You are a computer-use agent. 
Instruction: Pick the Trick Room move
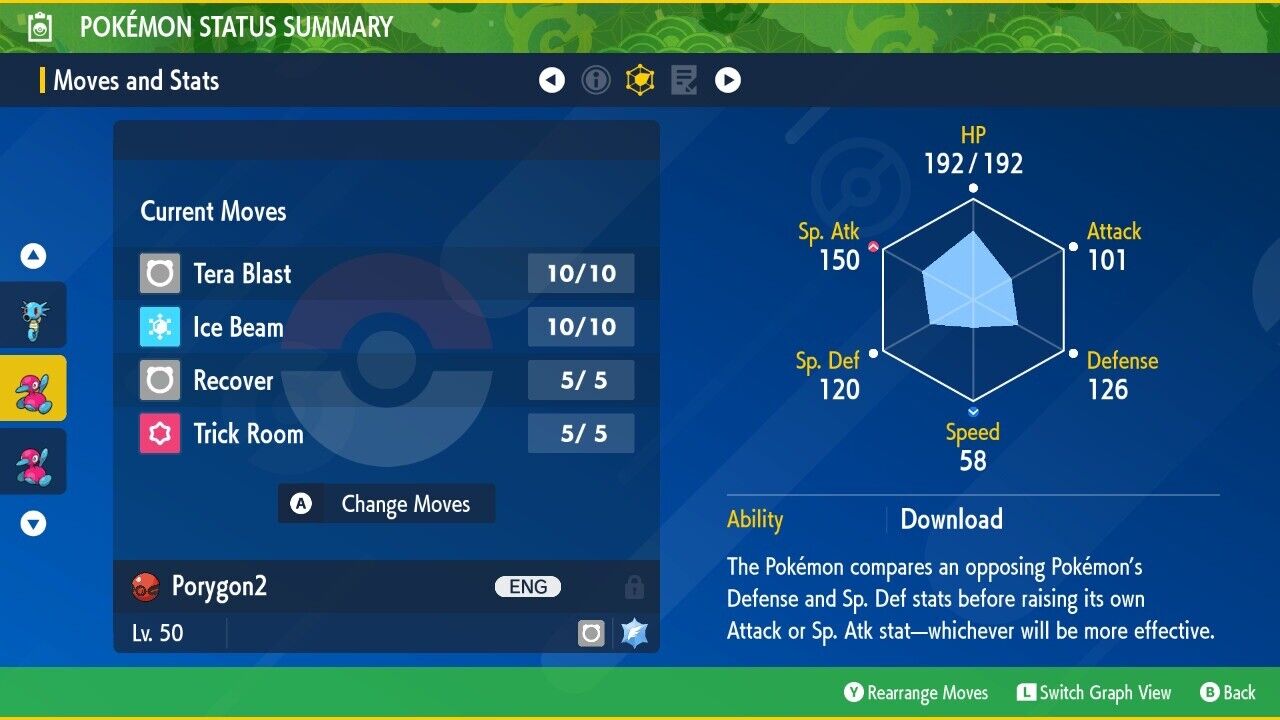(386, 433)
